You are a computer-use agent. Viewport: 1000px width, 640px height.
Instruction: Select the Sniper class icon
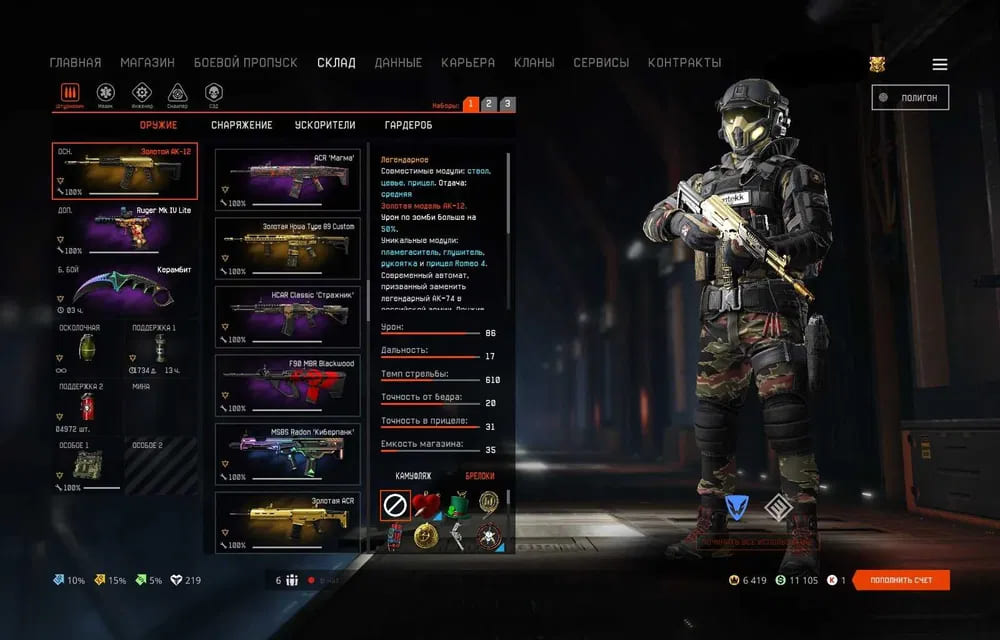(x=177, y=93)
